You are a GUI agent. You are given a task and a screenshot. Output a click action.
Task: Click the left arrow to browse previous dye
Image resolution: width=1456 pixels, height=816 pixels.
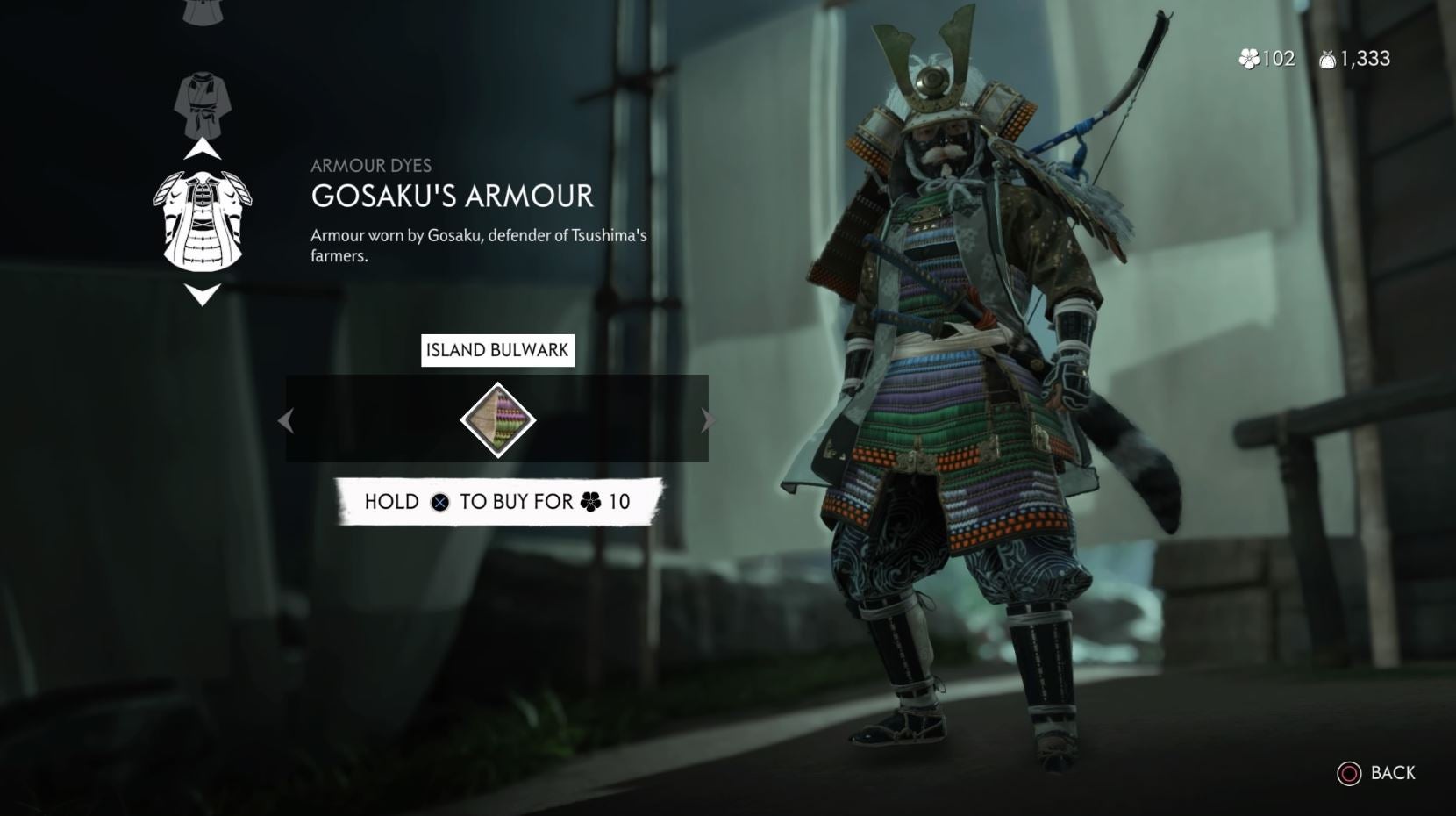tap(284, 420)
